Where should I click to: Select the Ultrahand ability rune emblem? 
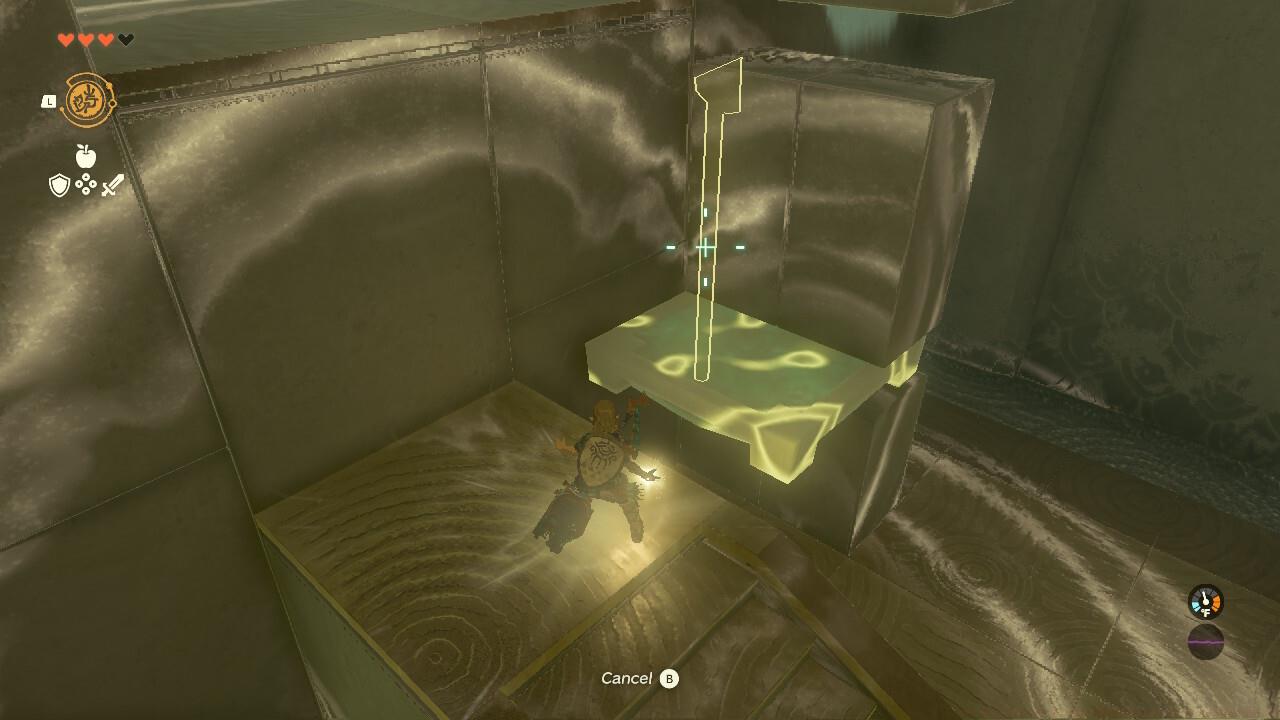[85, 98]
